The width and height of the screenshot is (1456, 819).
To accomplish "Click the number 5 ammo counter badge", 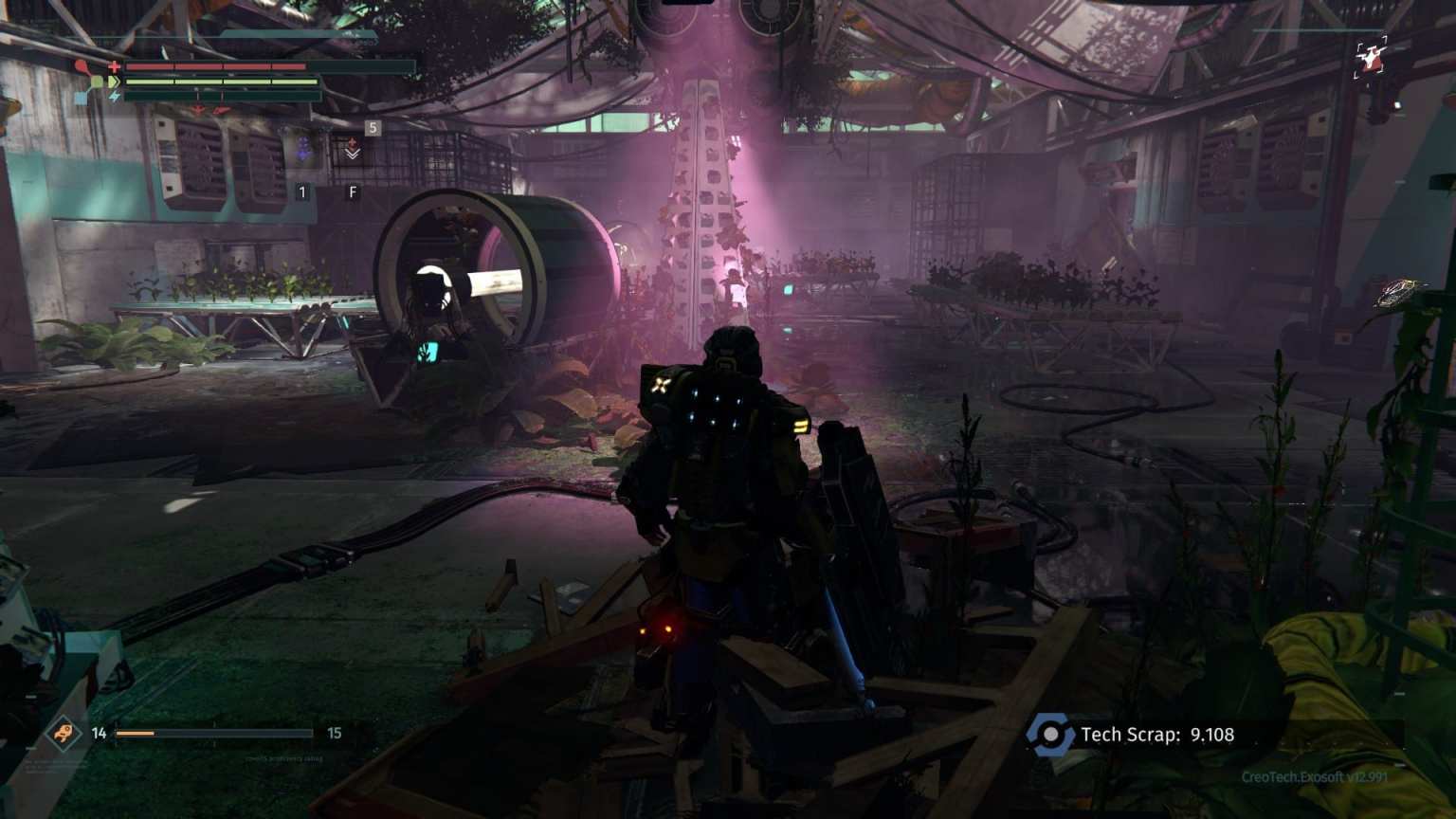I will [x=372, y=126].
